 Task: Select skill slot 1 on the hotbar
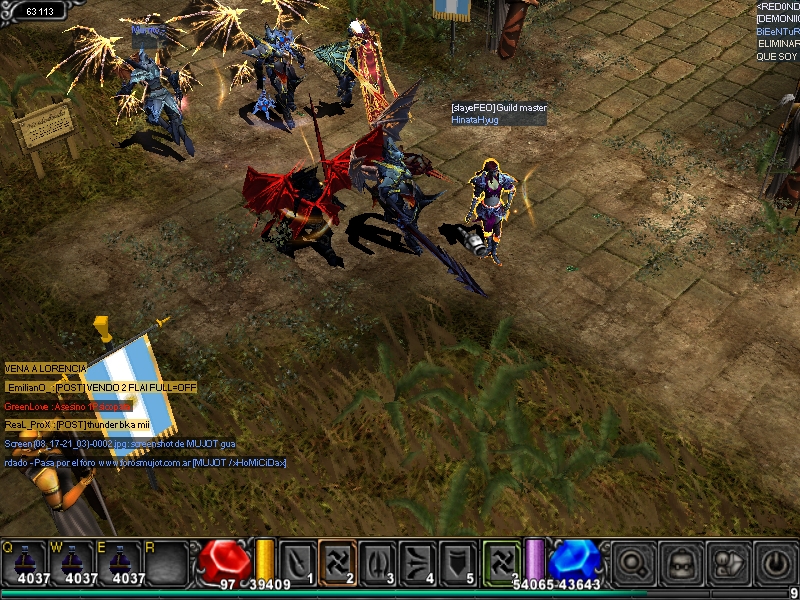[x=297, y=562]
